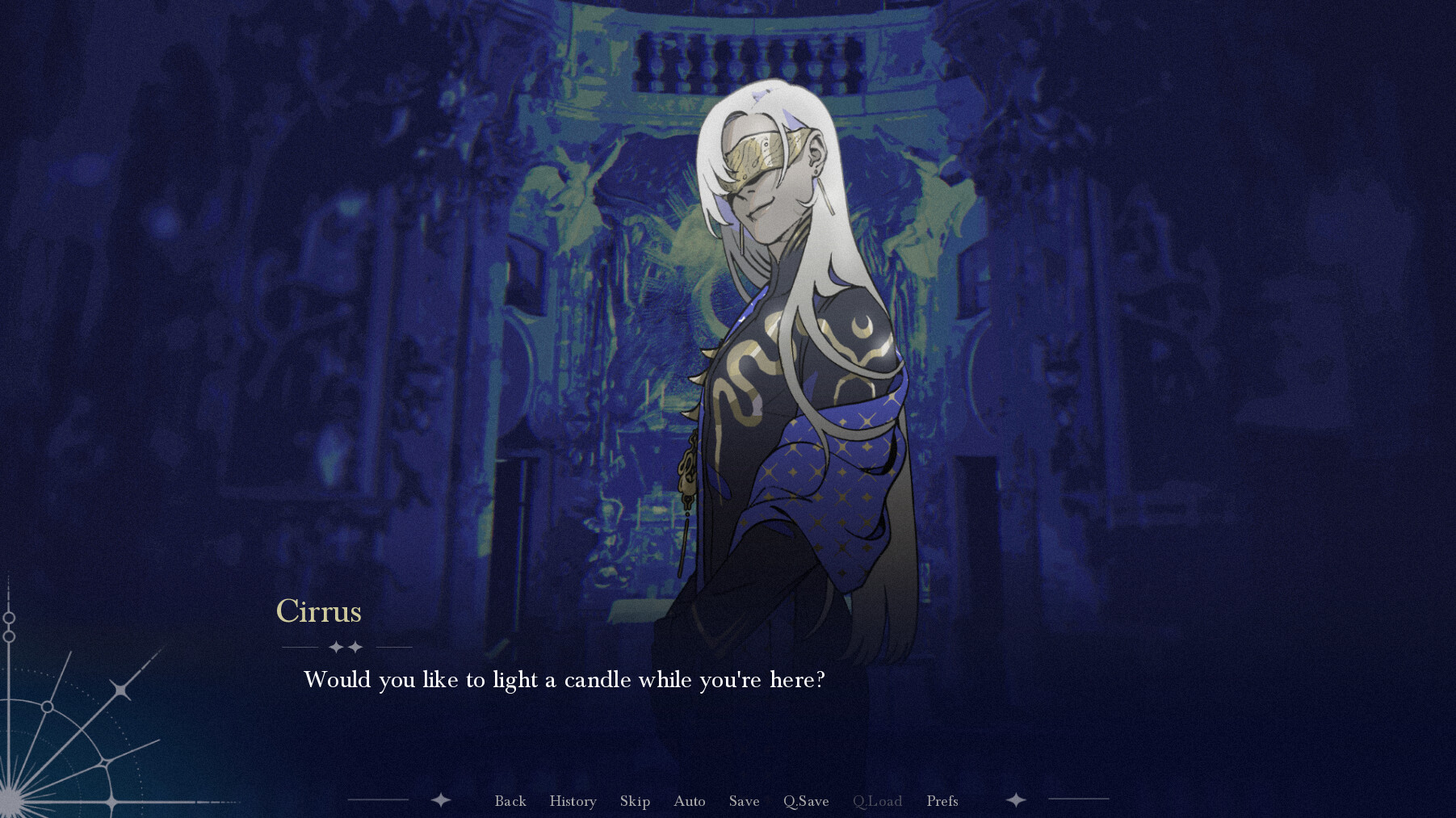
Task: Click the double-ring spire atop the compass
Action: 9,626
